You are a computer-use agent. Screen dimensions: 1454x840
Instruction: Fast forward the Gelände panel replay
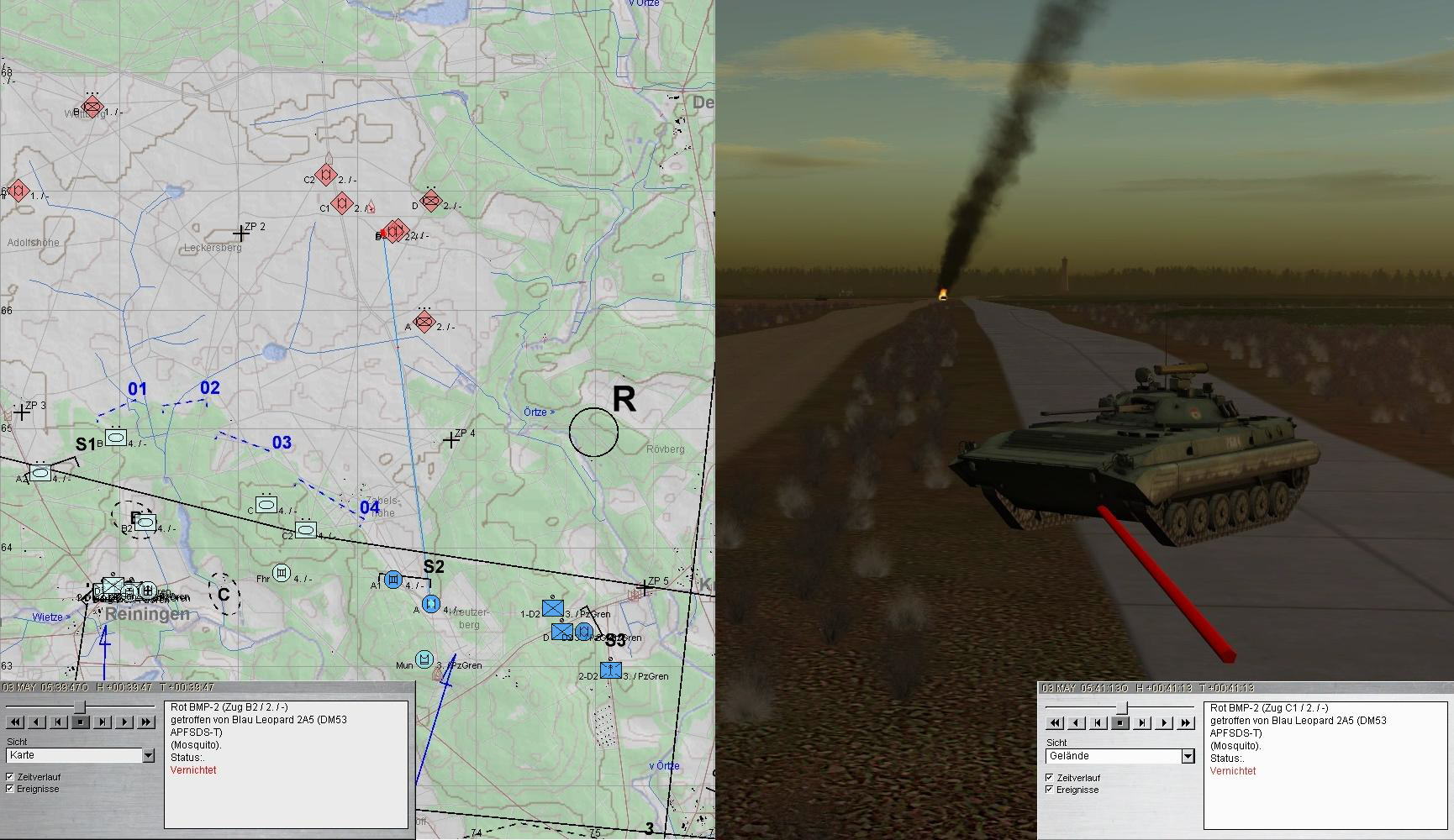tap(1186, 722)
